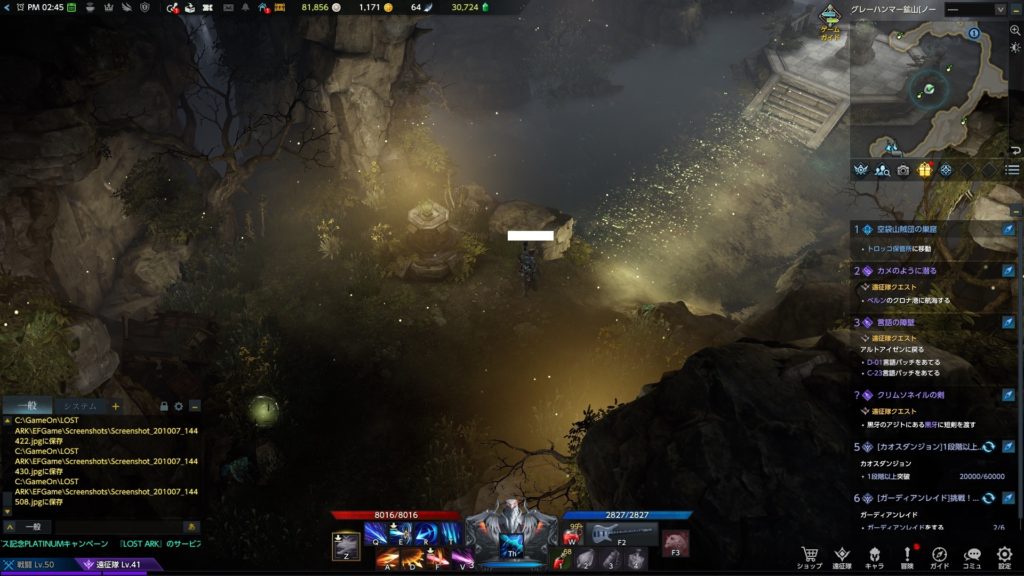Screen dimensions: 1024x576
Task: Open the 遠征隊 expedition menu
Action: (x=842, y=557)
